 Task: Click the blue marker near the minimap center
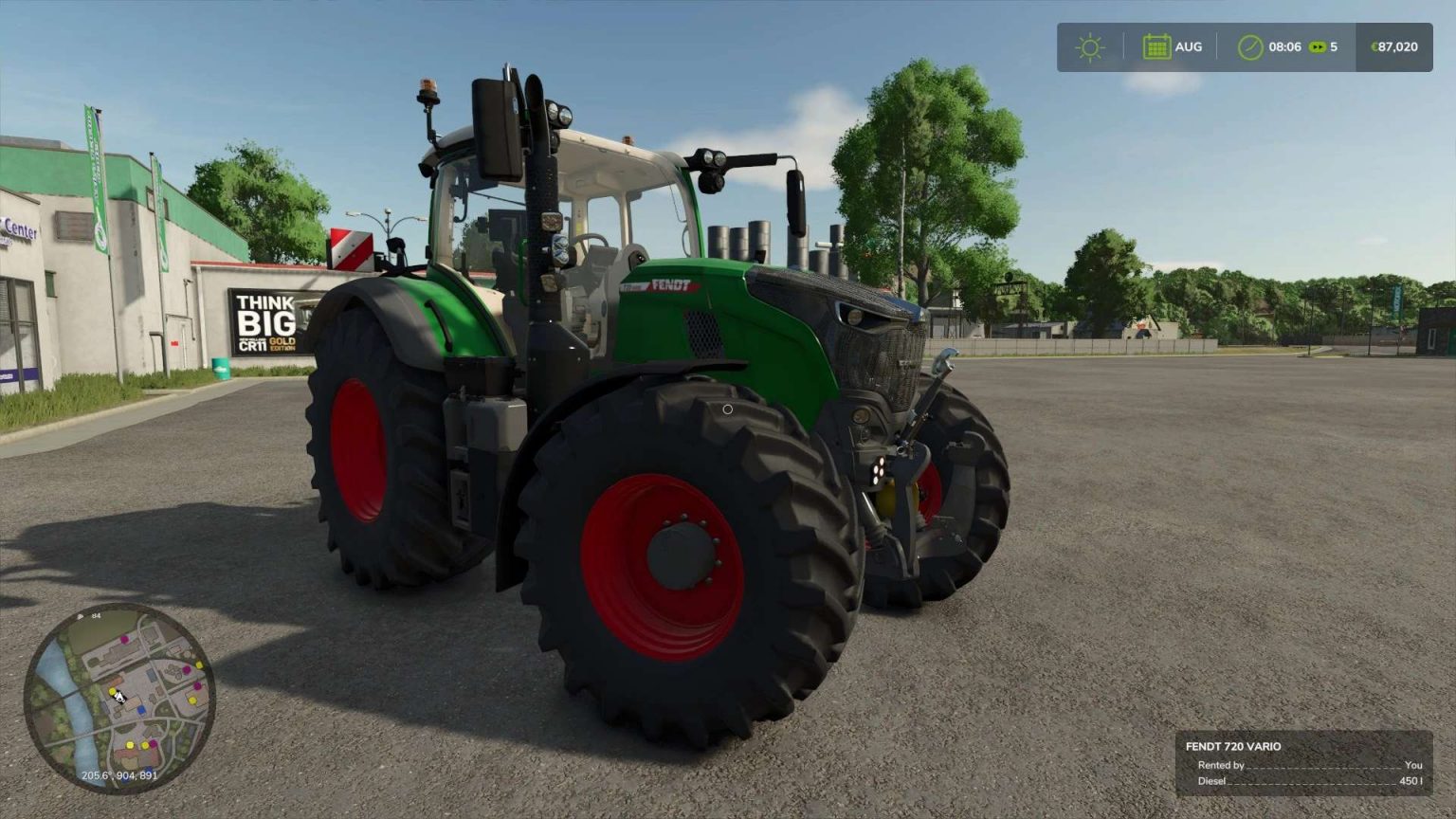[x=141, y=709]
